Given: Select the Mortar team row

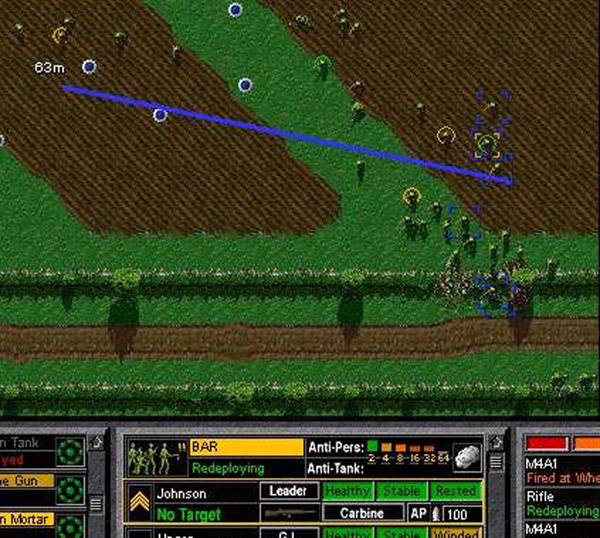Looking at the screenshot, I should tap(25, 520).
